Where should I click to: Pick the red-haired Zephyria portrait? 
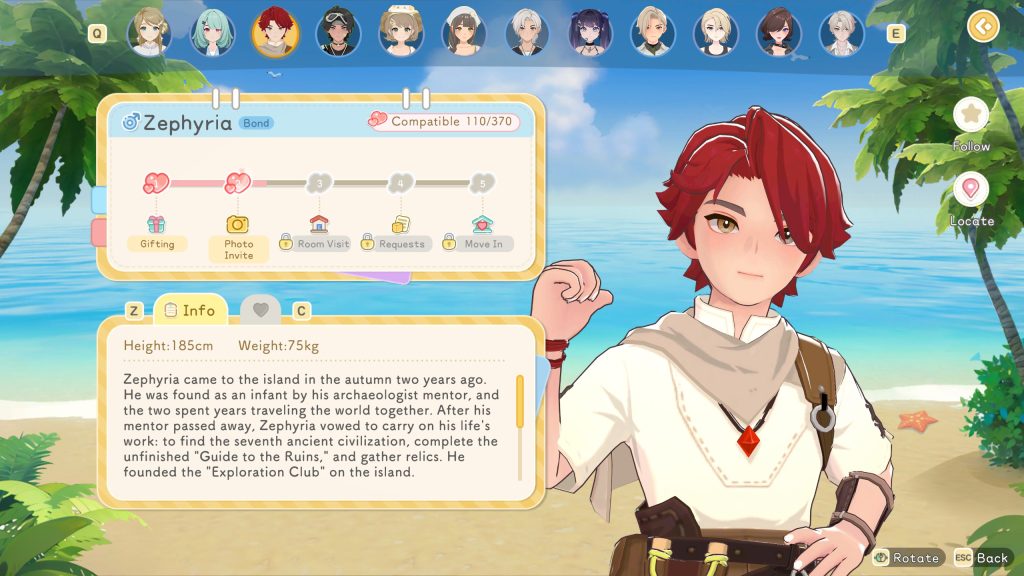pos(274,33)
